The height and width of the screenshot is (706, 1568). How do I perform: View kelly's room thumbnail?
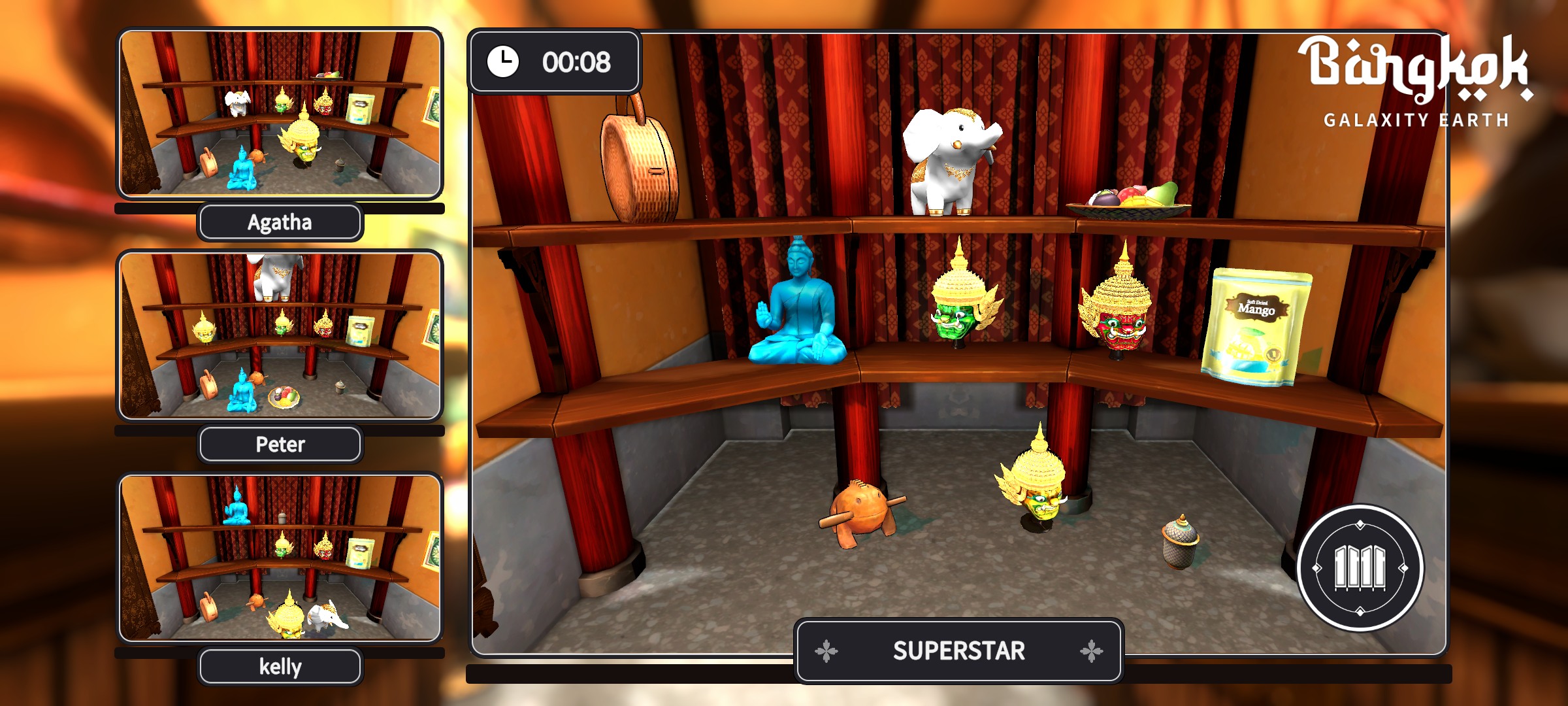(x=280, y=558)
